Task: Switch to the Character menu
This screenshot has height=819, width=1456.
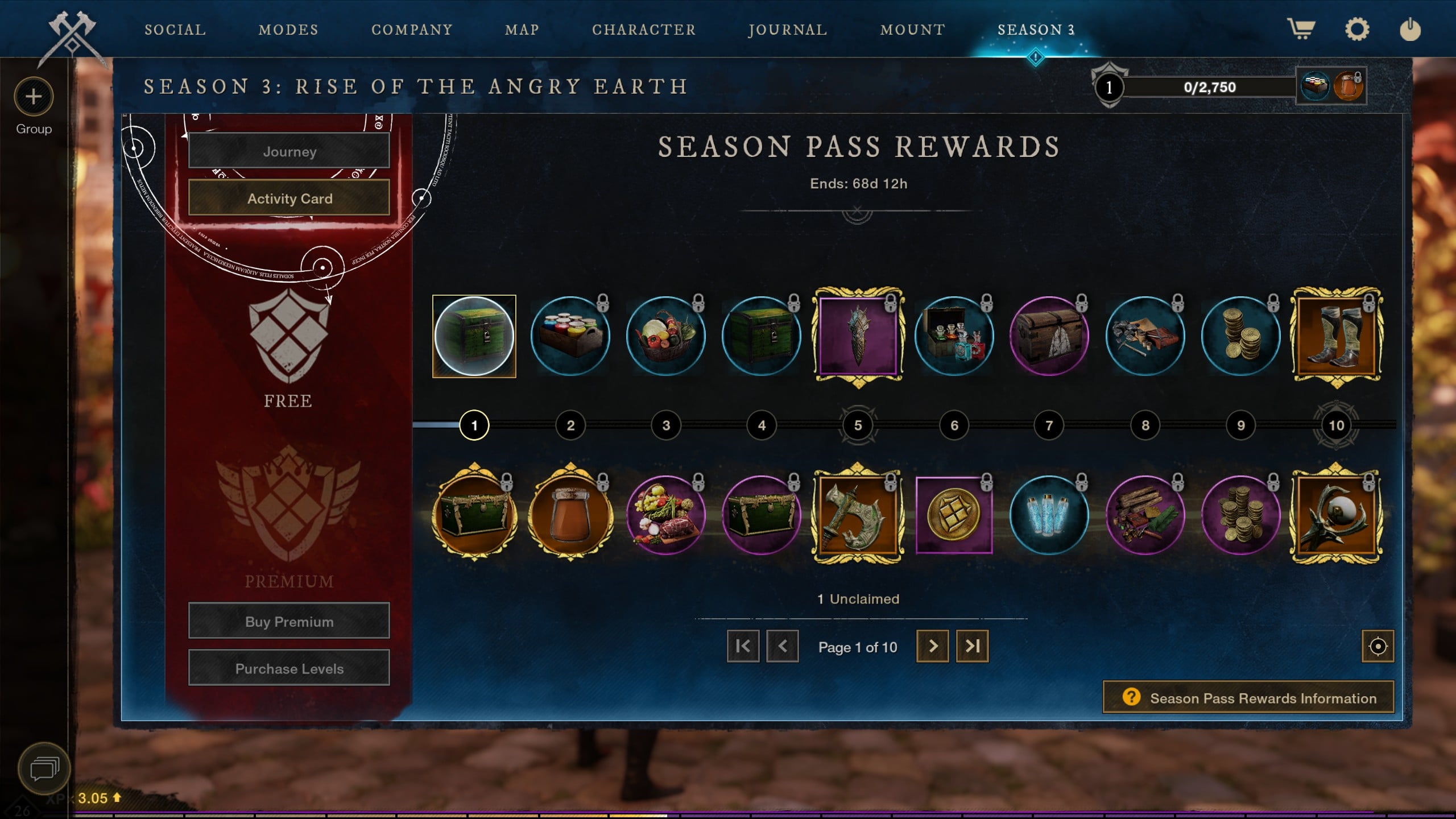Action: 644,30
